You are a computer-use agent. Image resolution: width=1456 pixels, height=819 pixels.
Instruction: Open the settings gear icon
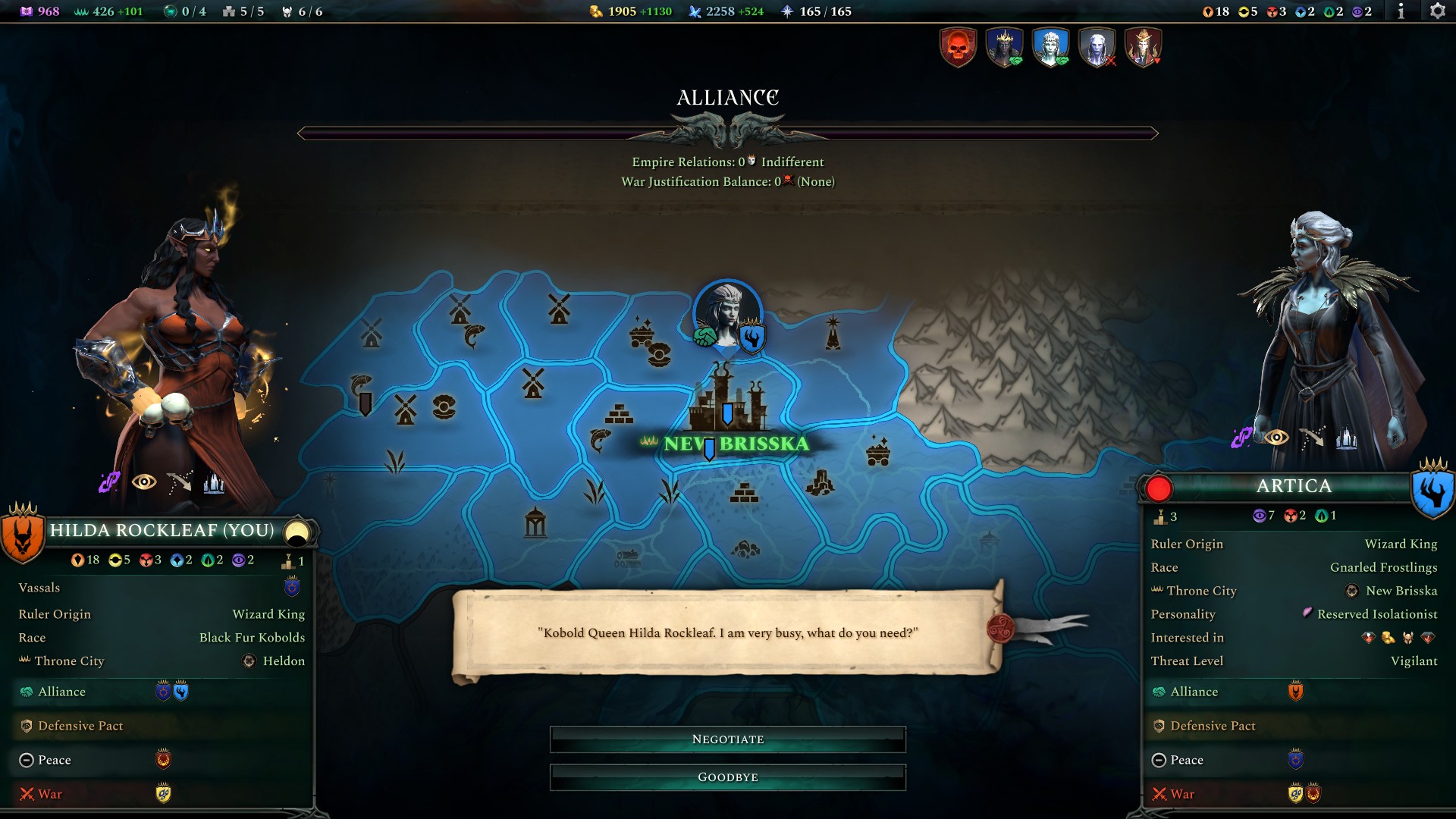coord(1438,11)
